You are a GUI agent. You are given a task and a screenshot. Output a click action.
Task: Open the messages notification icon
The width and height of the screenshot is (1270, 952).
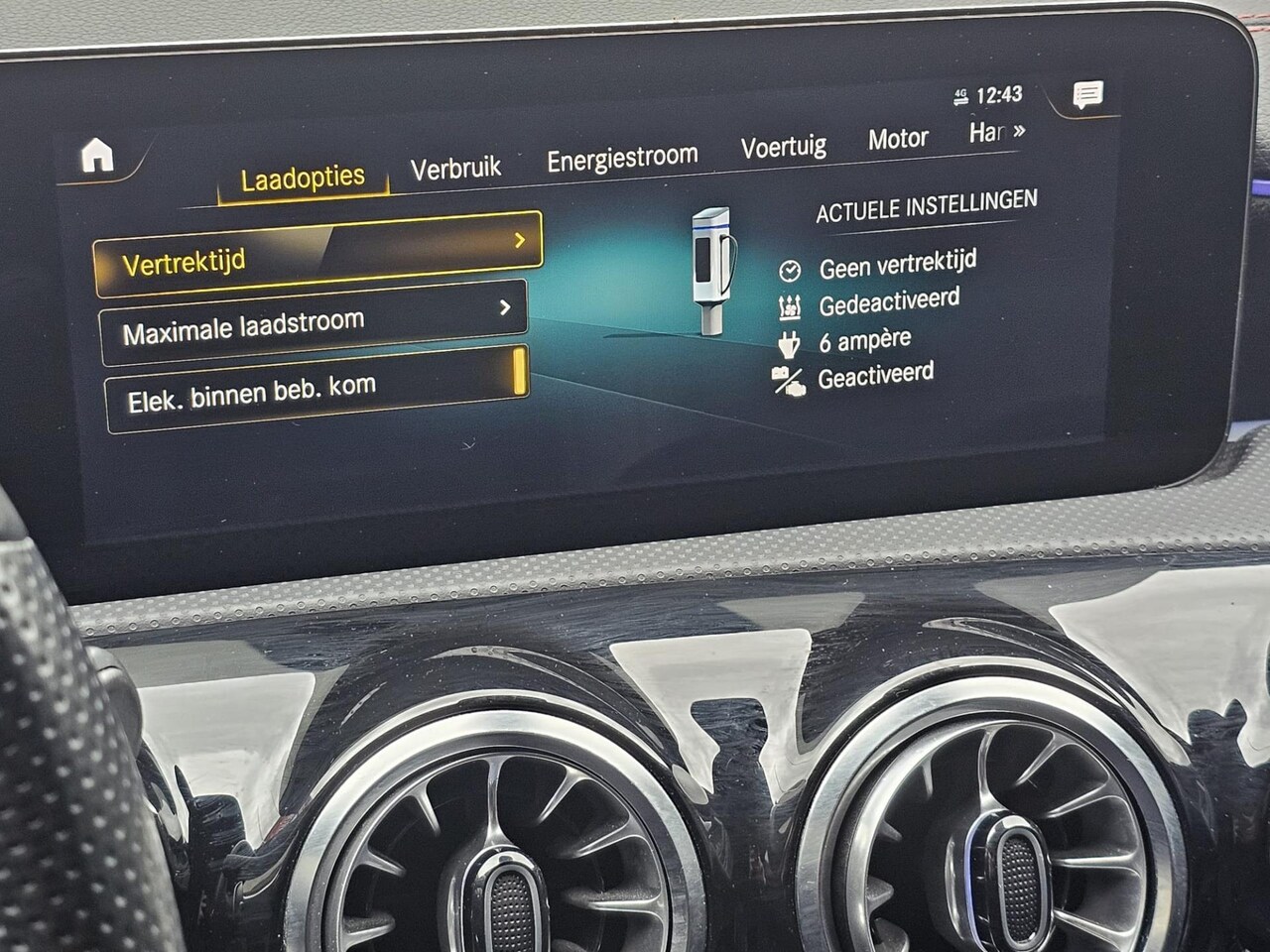point(1087,95)
